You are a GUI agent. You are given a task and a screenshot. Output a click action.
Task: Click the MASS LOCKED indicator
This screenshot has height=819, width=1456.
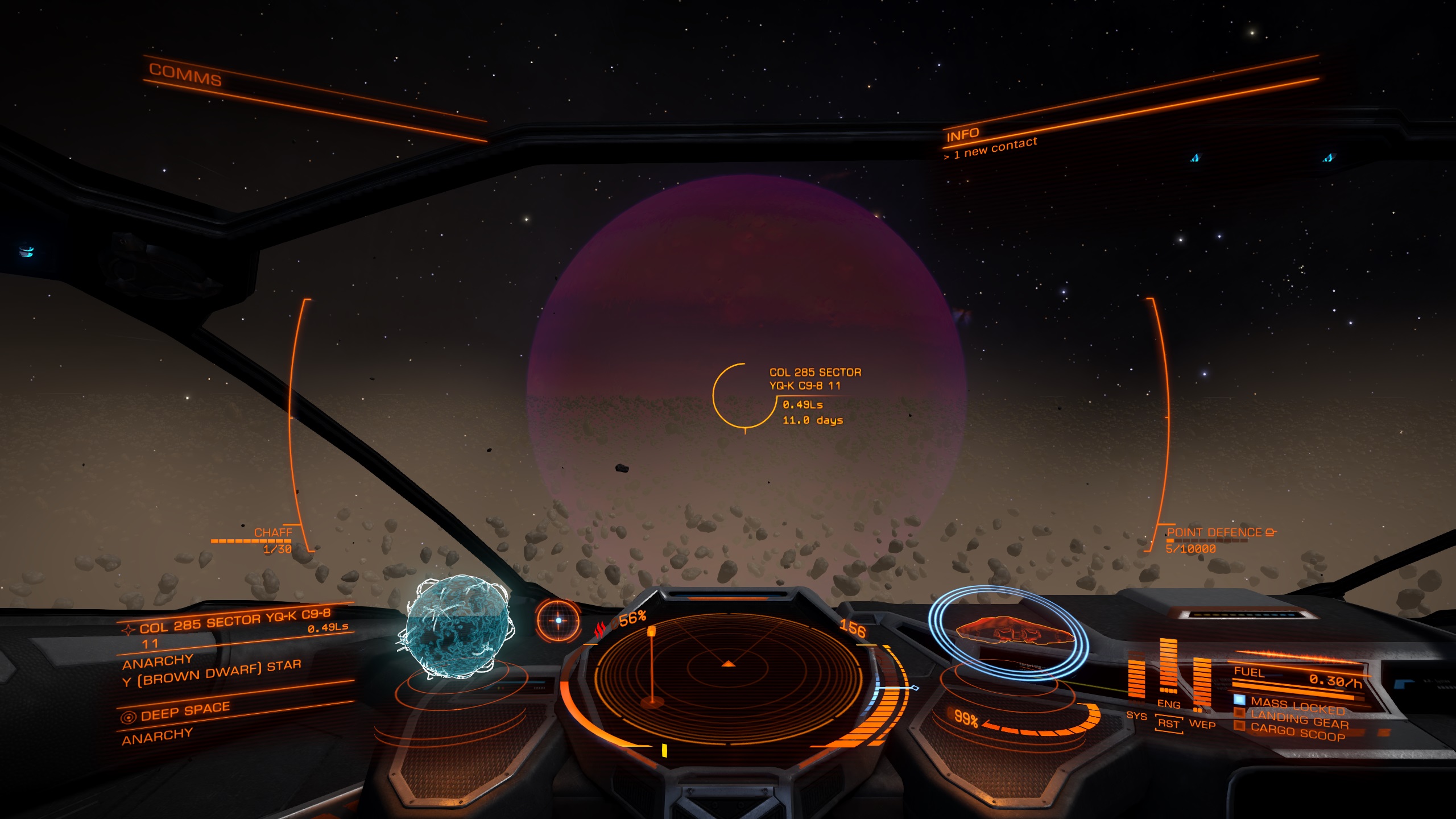1296,706
